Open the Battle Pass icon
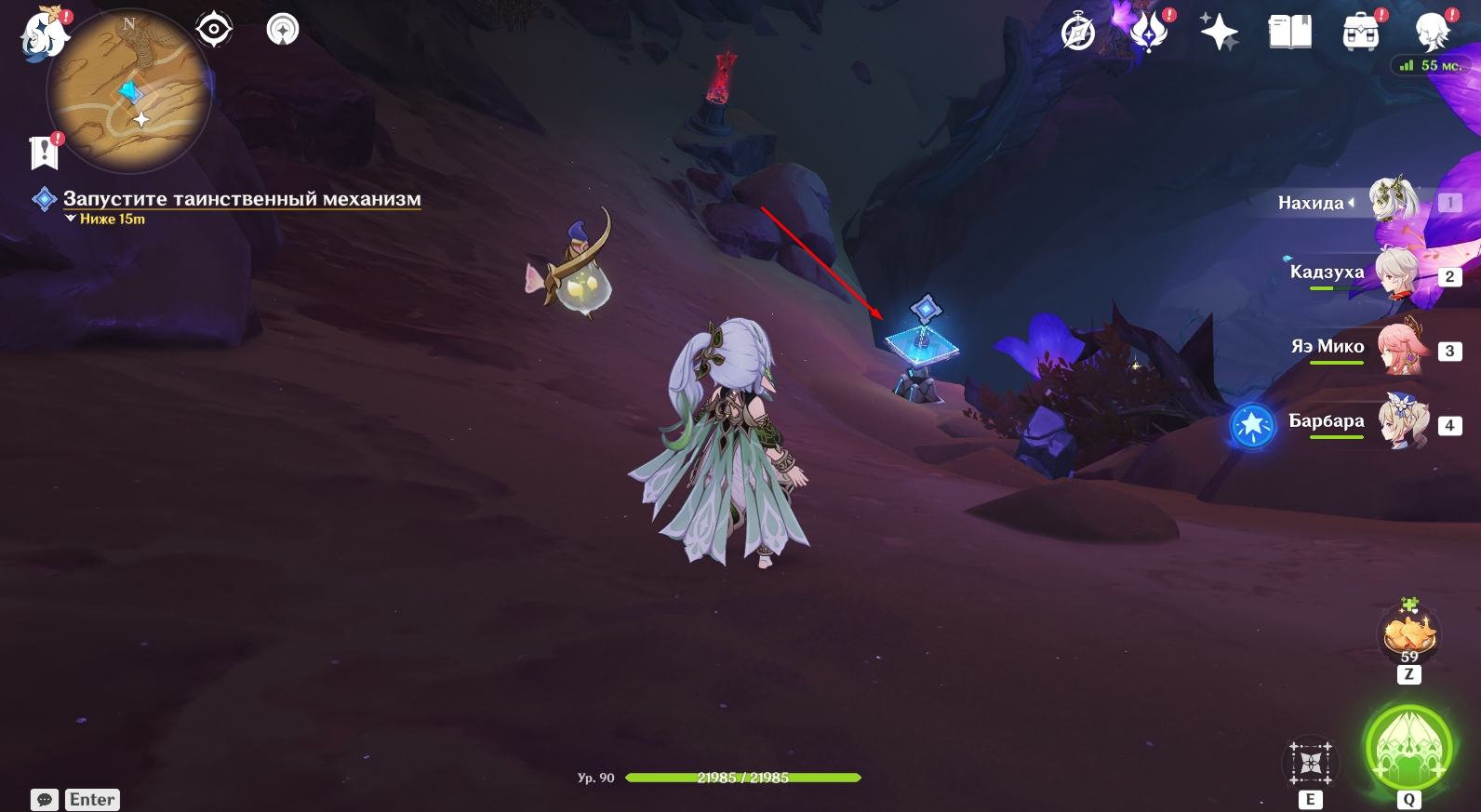Screen dimensions: 1481x812 click(x=1149, y=33)
